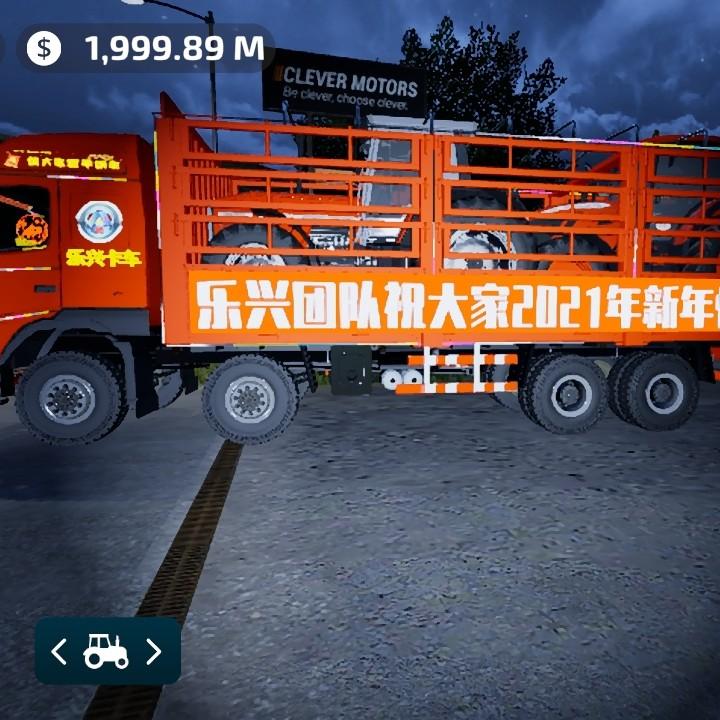Show the previous vehicle with left arrow
Viewport: 720px width, 720px height.
[x=59, y=652]
